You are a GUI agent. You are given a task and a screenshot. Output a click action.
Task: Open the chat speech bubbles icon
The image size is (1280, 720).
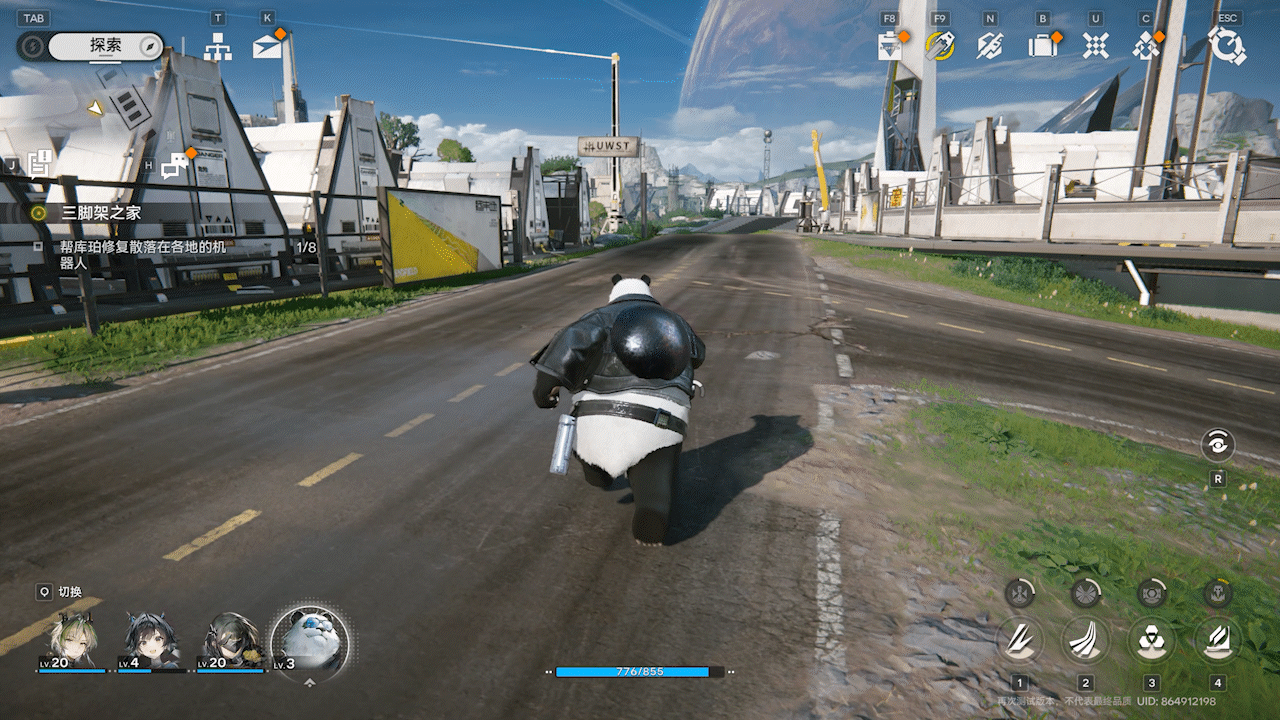pyautogui.click(x=174, y=164)
